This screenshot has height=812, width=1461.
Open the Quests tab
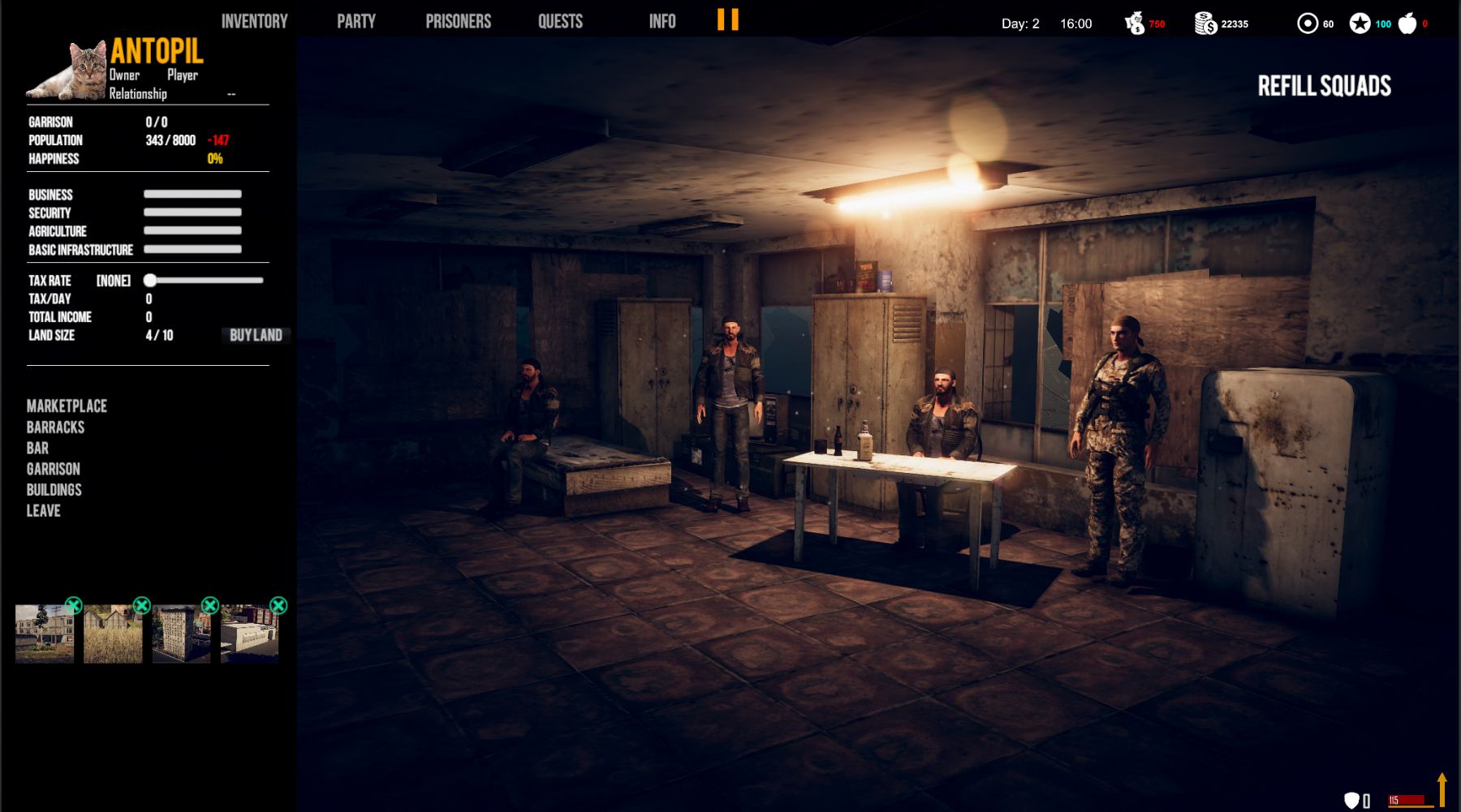point(560,21)
